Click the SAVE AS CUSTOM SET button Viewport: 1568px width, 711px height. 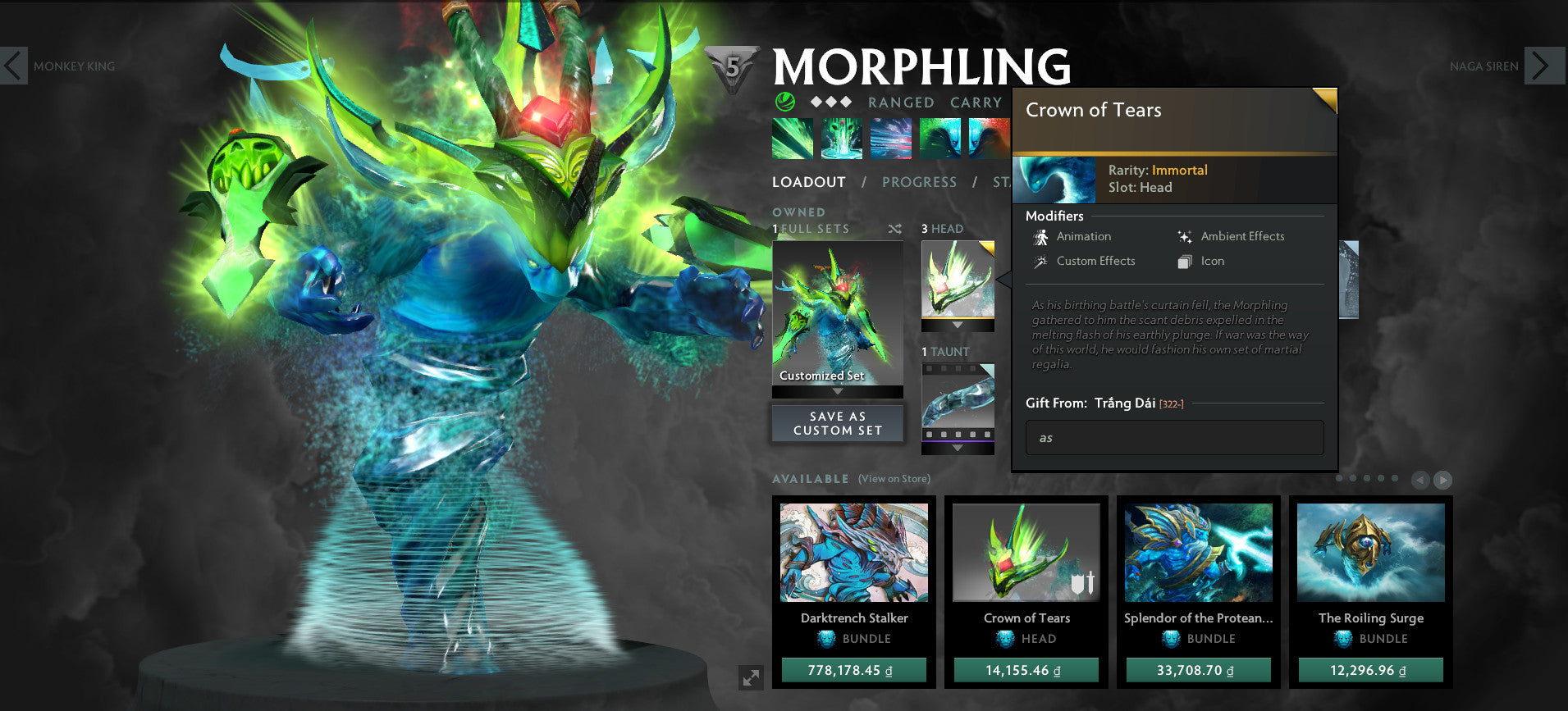[836, 423]
